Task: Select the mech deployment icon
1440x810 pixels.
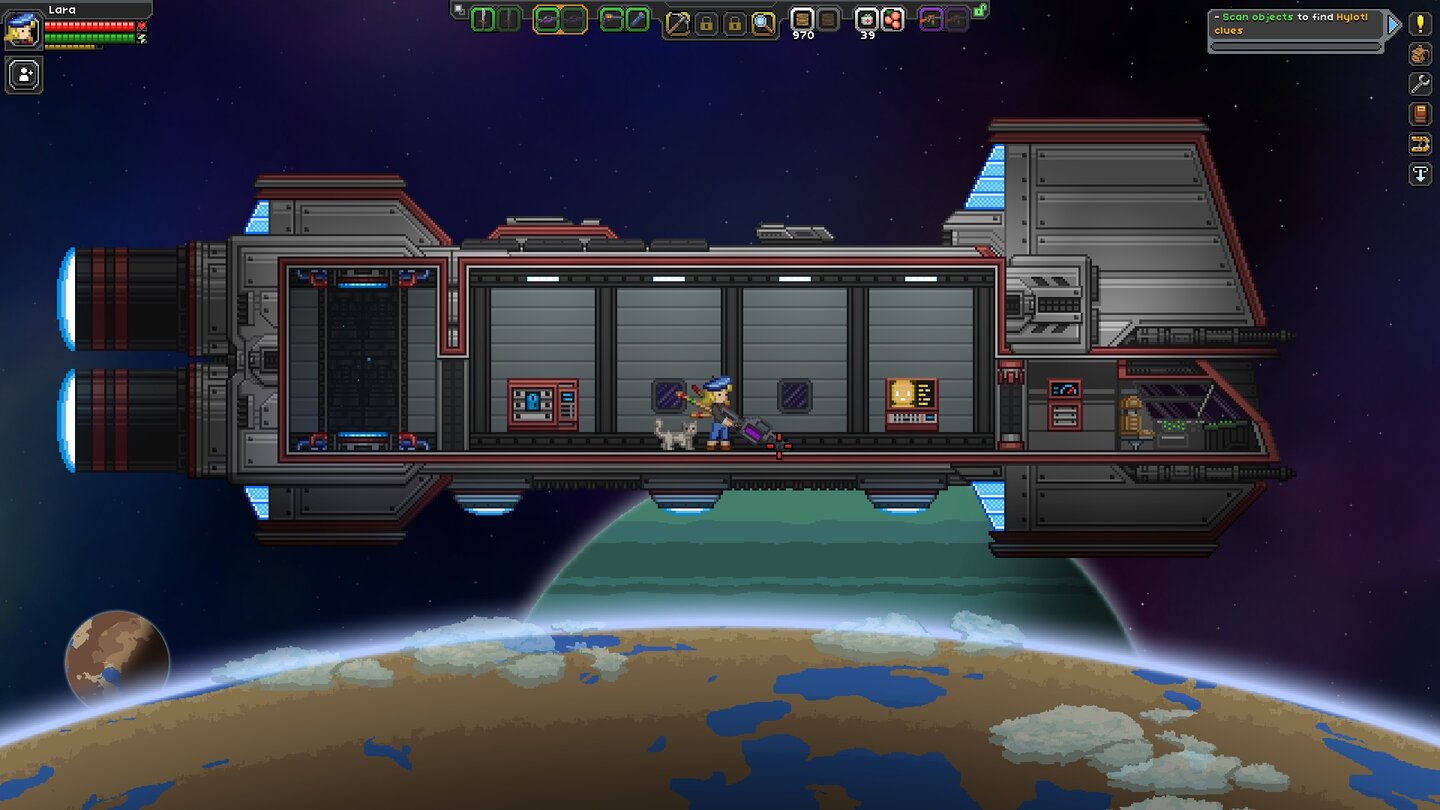Action: click(x=1418, y=144)
